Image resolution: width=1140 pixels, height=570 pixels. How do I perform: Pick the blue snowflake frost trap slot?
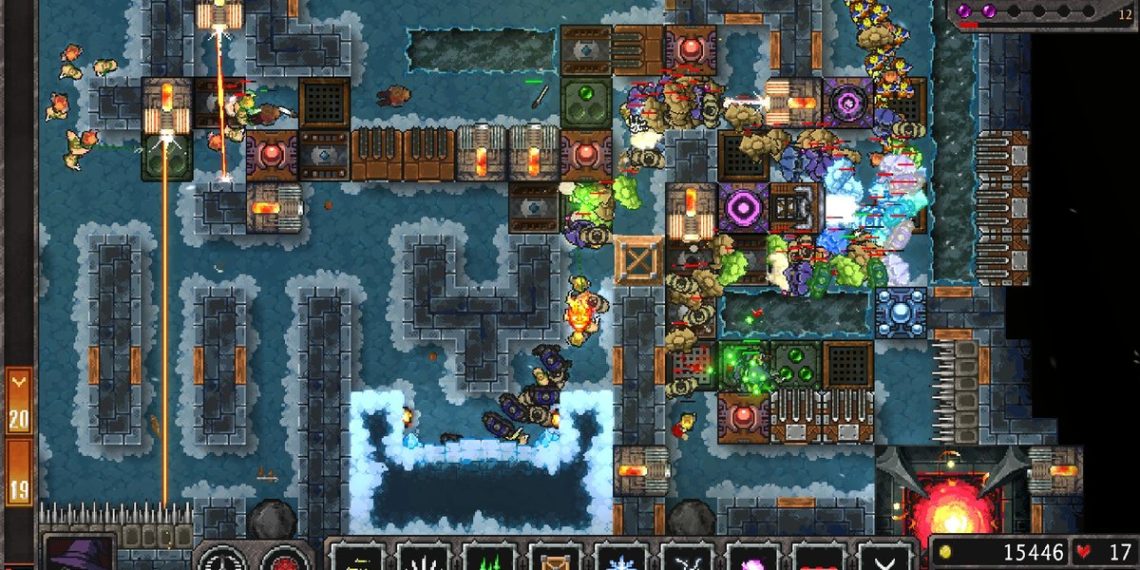[x=621, y=556]
